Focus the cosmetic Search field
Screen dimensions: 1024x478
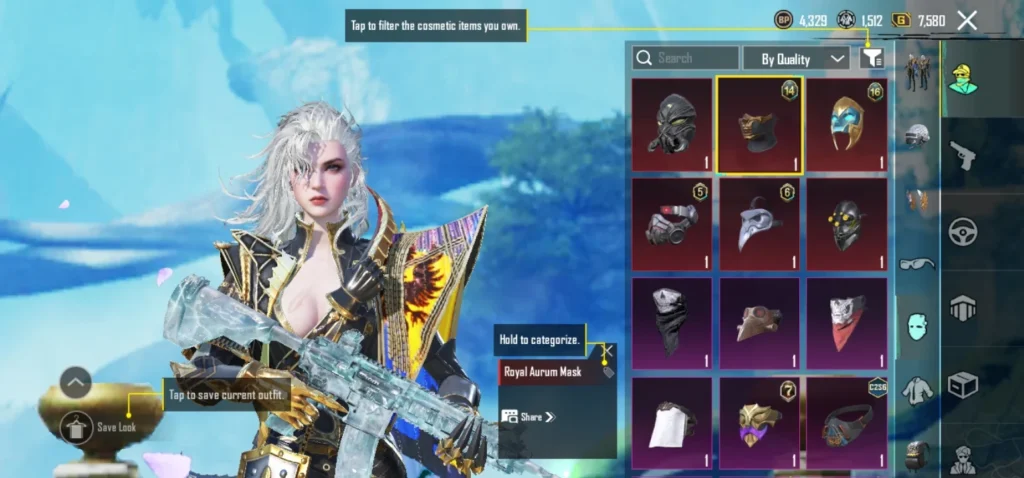686,58
